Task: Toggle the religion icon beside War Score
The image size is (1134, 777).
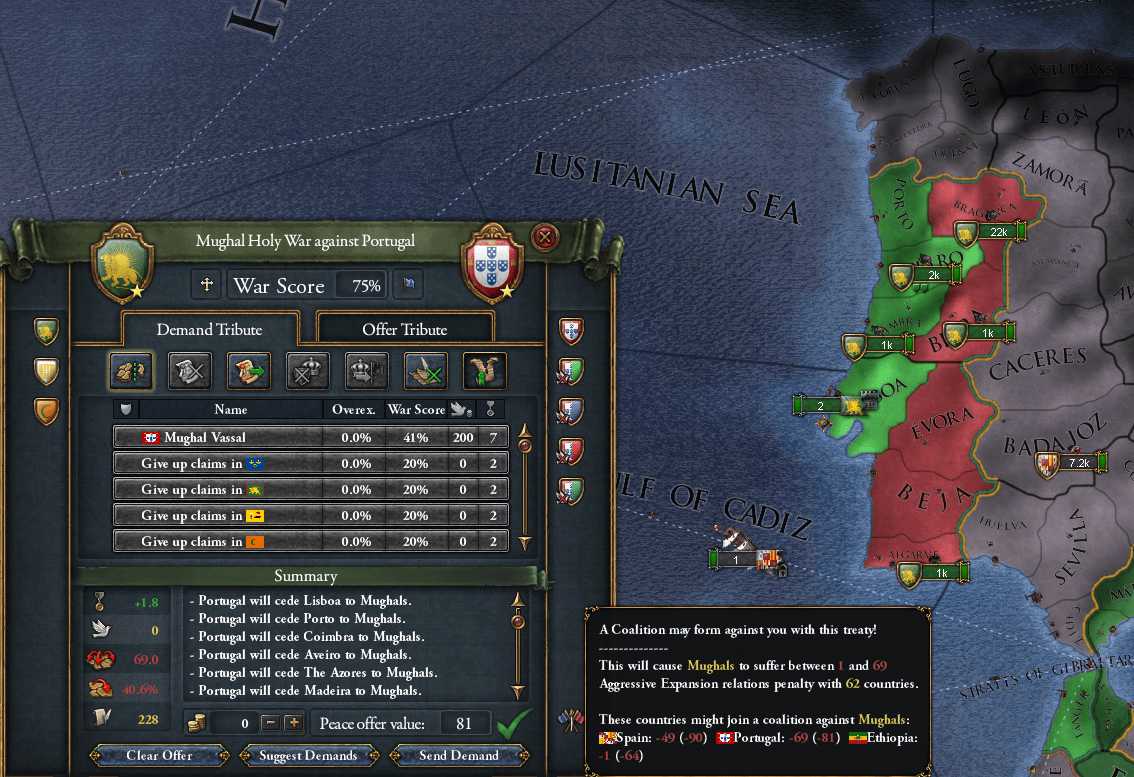Action: coord(207,285)
